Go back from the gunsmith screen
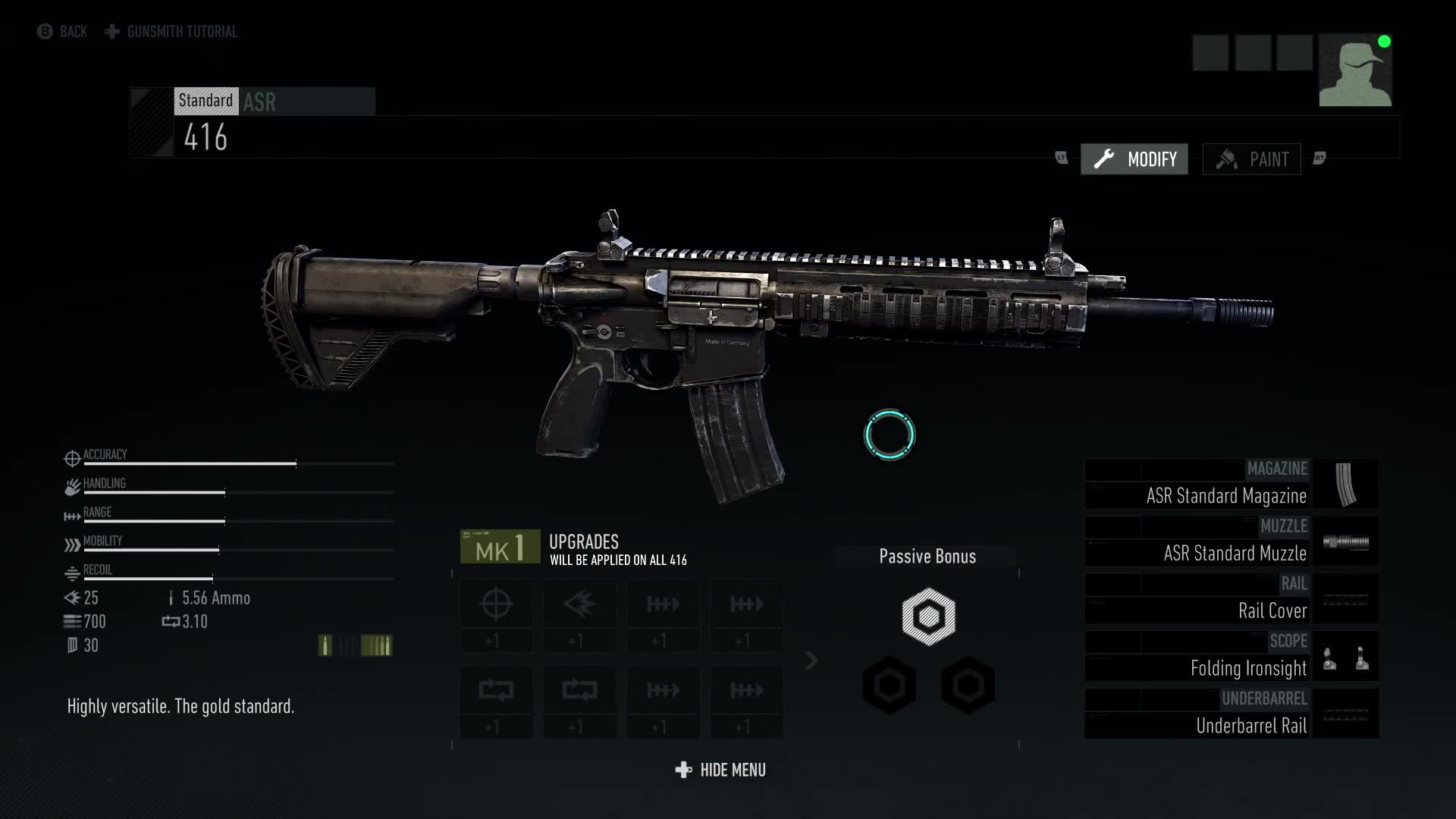This screenshot has width=1456, height=819. (62, 32)
